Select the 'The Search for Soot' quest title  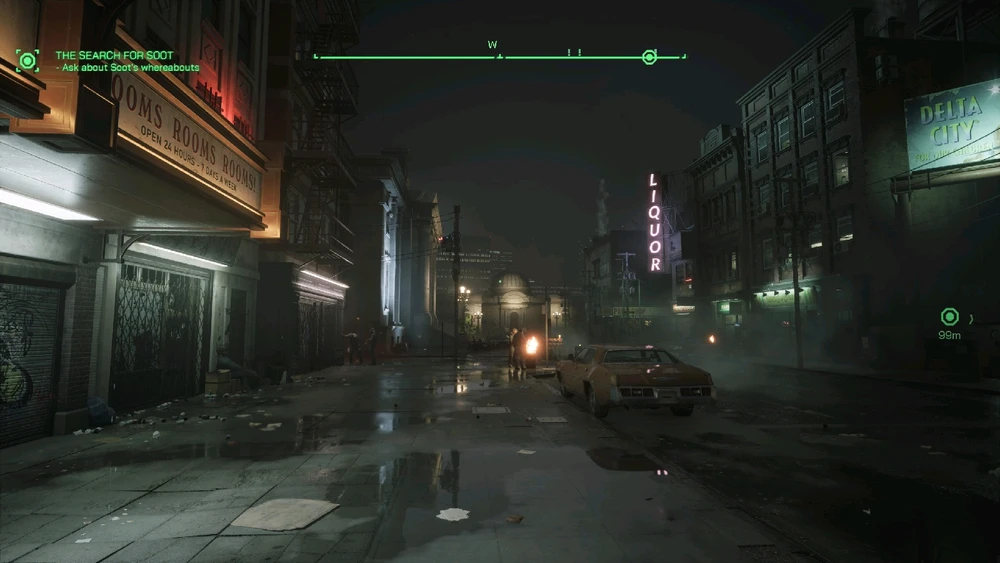tap(114, 55)
